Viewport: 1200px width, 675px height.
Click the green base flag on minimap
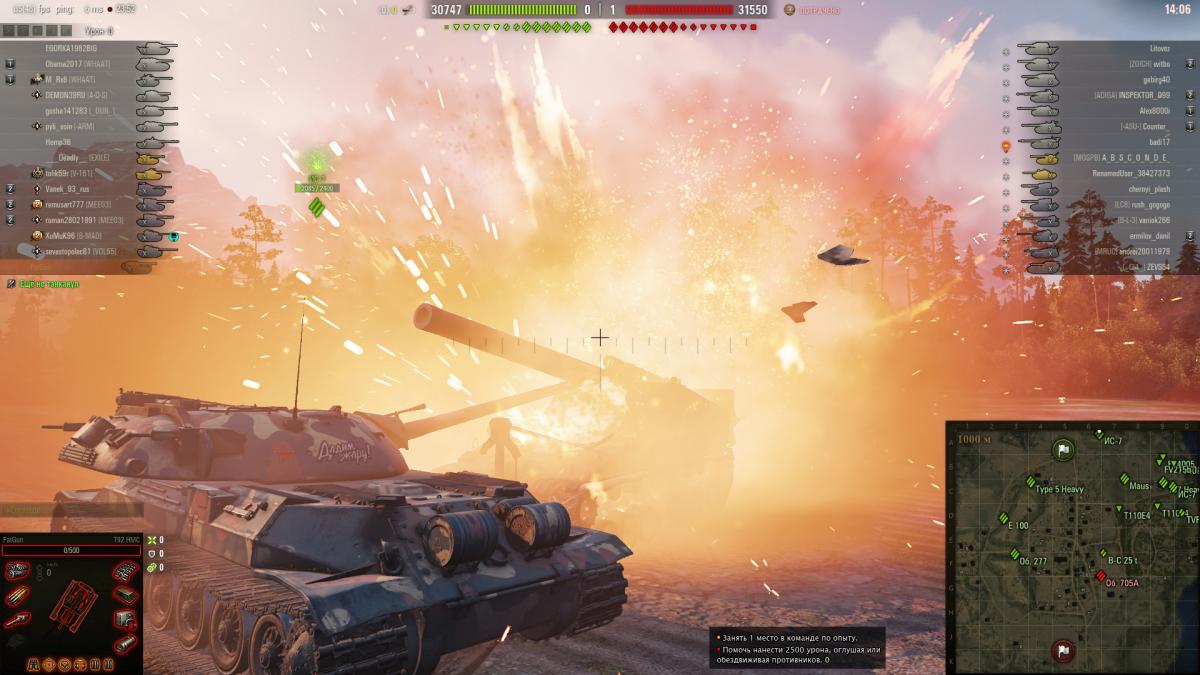pos(1063,451)
